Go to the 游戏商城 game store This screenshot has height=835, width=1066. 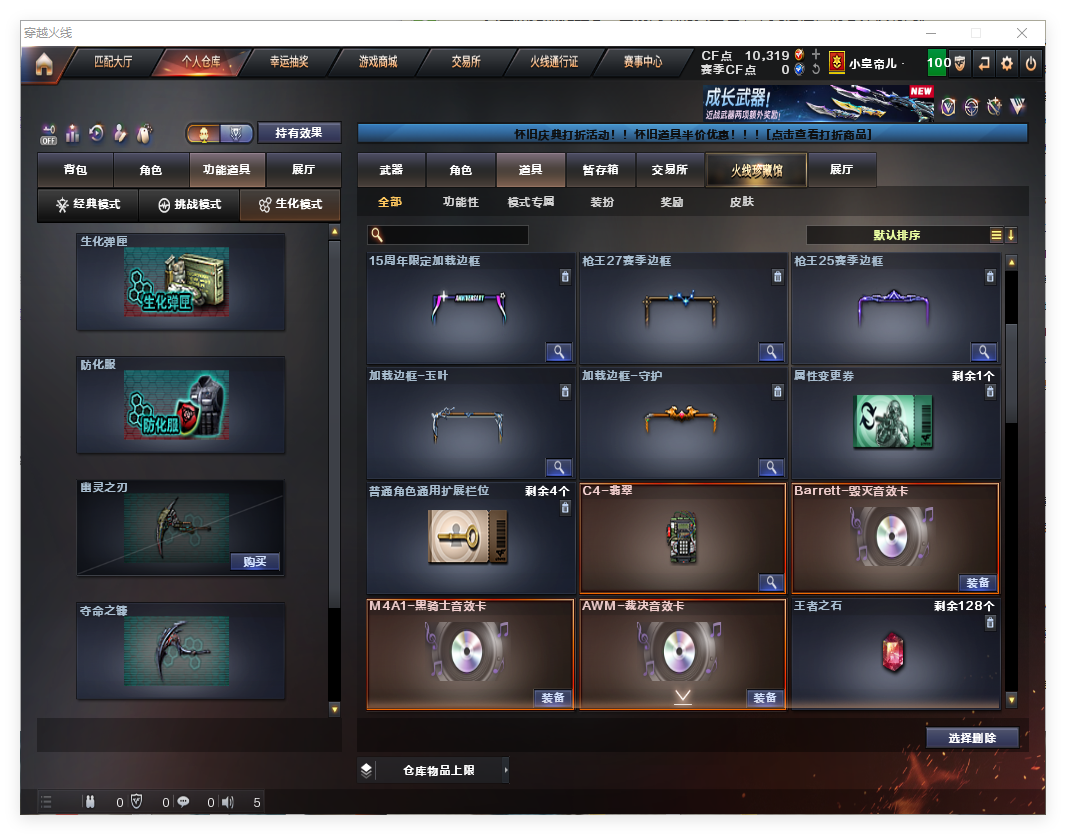(378, 62)
